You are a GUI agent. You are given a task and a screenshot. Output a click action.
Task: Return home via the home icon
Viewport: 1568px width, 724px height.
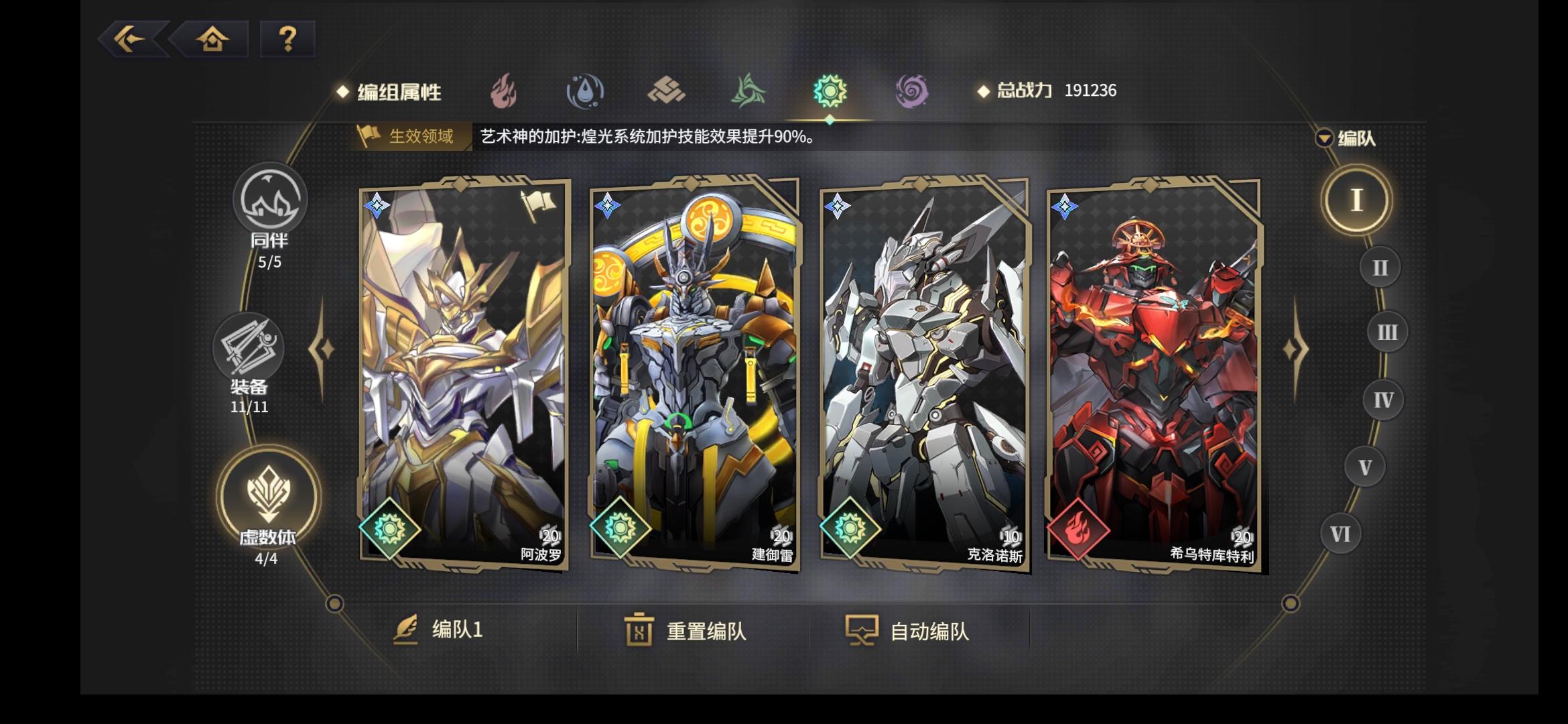point(212,40)
